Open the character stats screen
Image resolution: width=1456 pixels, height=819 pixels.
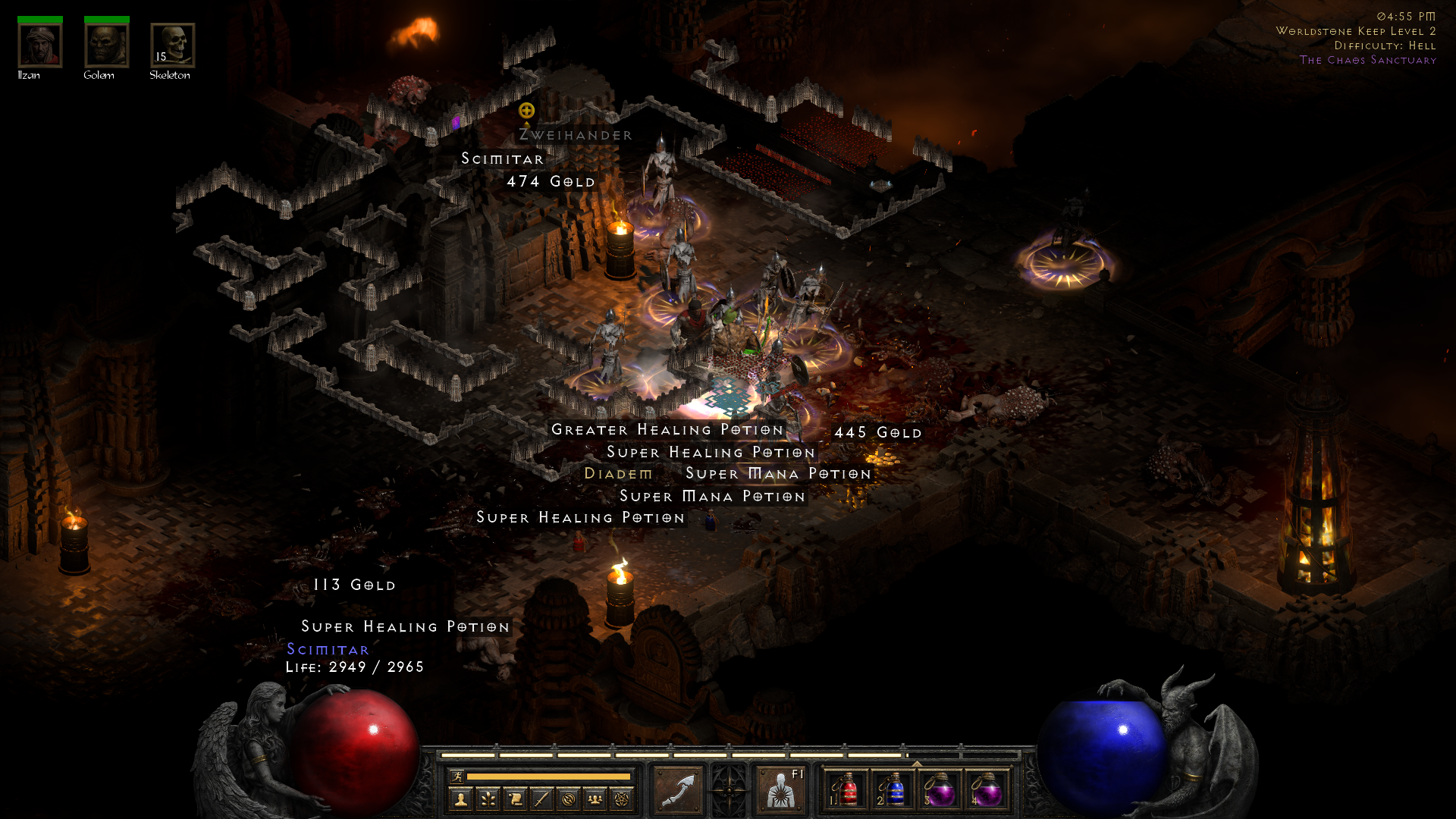coord(460,799)
